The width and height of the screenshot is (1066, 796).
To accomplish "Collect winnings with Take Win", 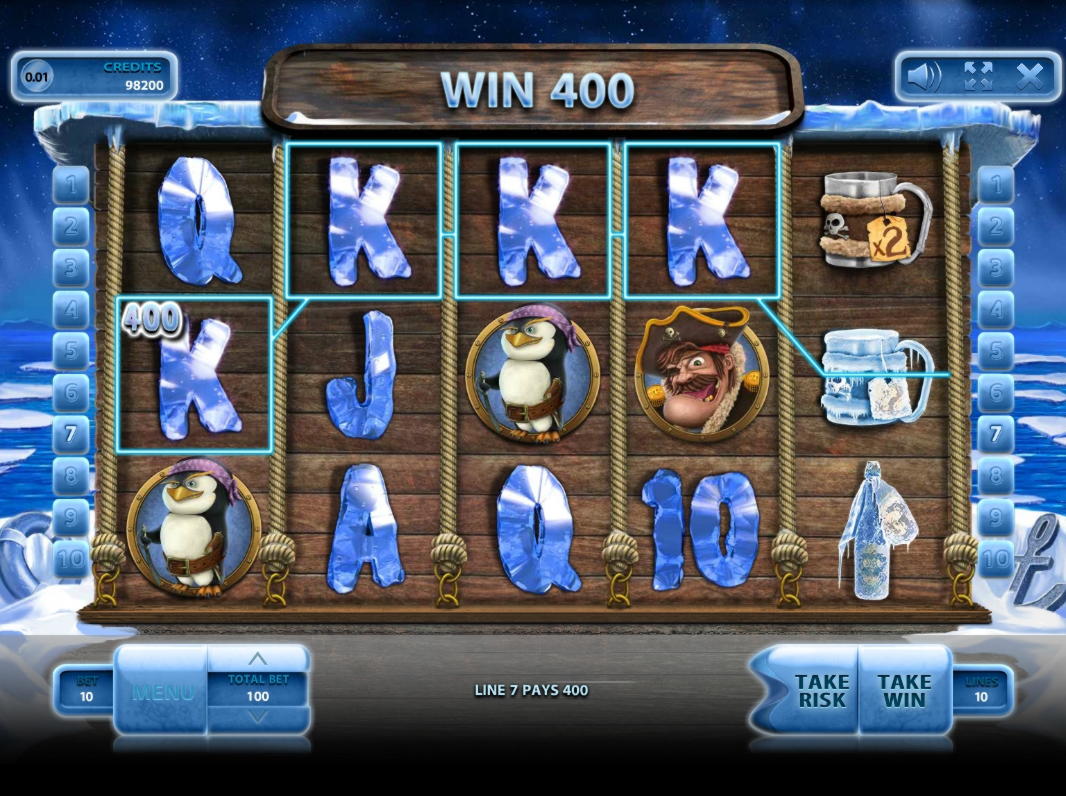I will [x=904, y=690].
